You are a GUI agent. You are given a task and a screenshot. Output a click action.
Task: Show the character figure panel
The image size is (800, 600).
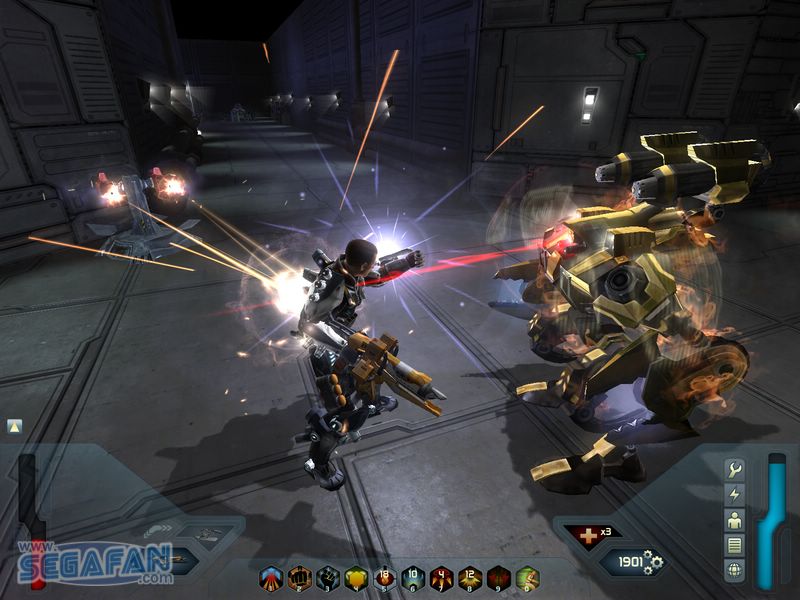734,520
